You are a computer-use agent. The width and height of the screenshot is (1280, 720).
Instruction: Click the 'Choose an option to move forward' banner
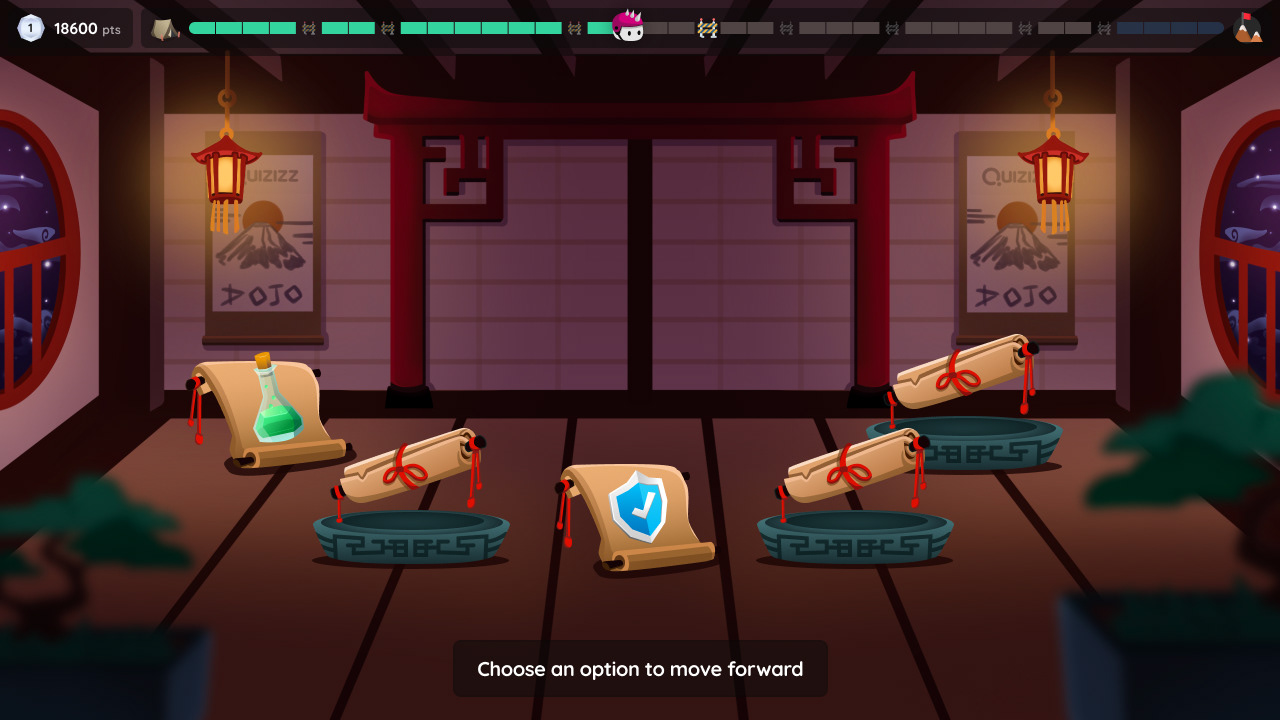pyautogui.click(x=640, y=669)
